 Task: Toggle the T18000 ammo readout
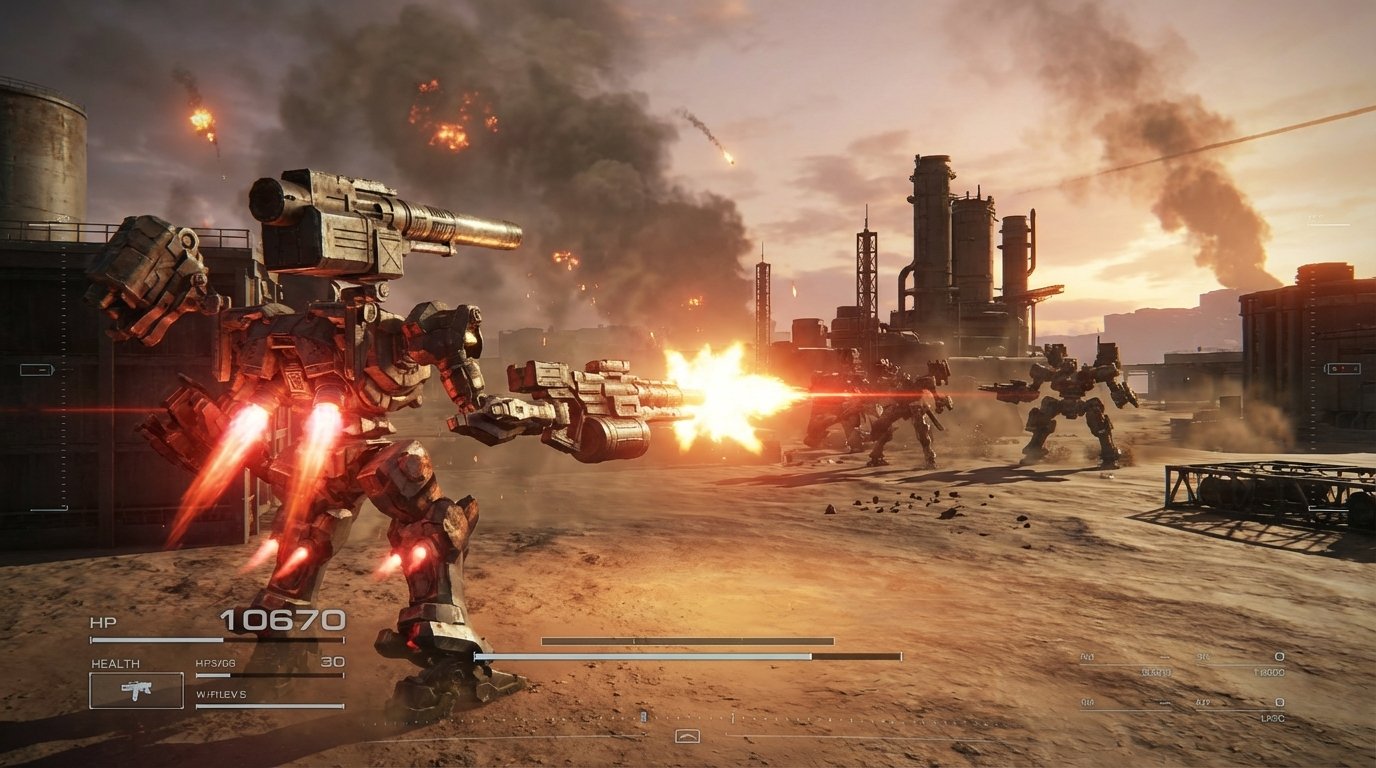pos(1268,672)
